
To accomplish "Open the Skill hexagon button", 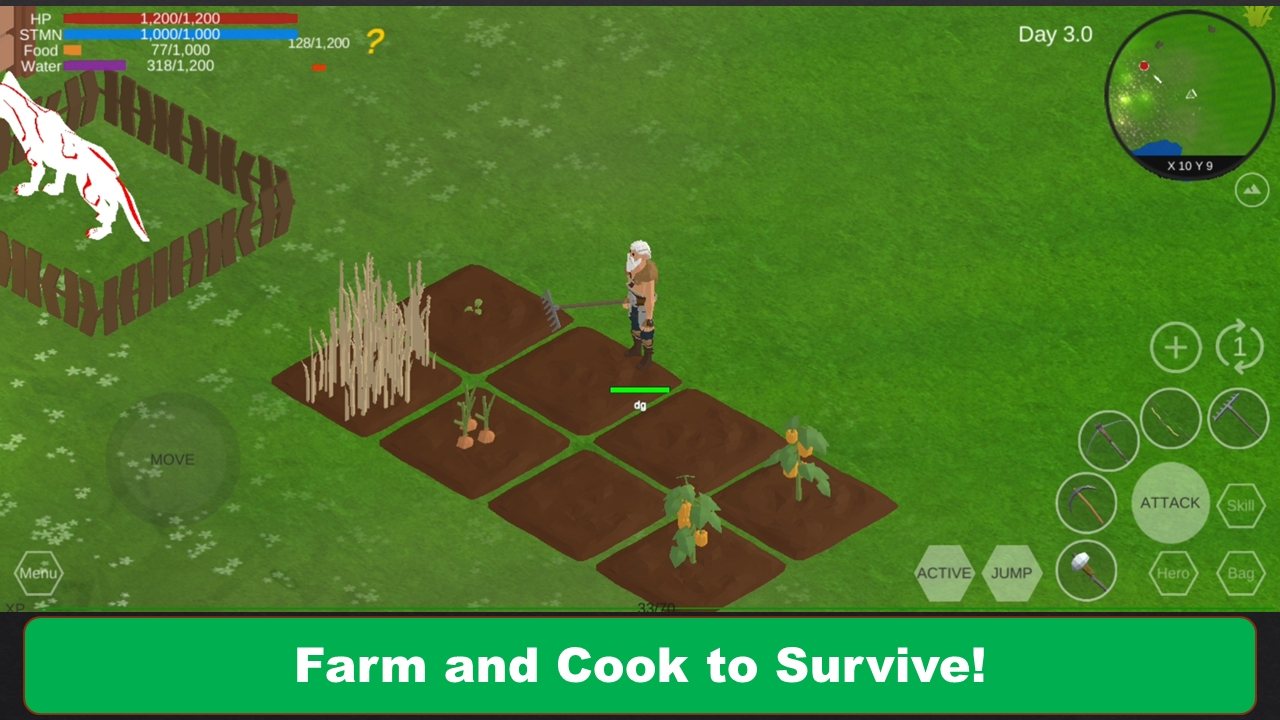I will [1240, 505].
